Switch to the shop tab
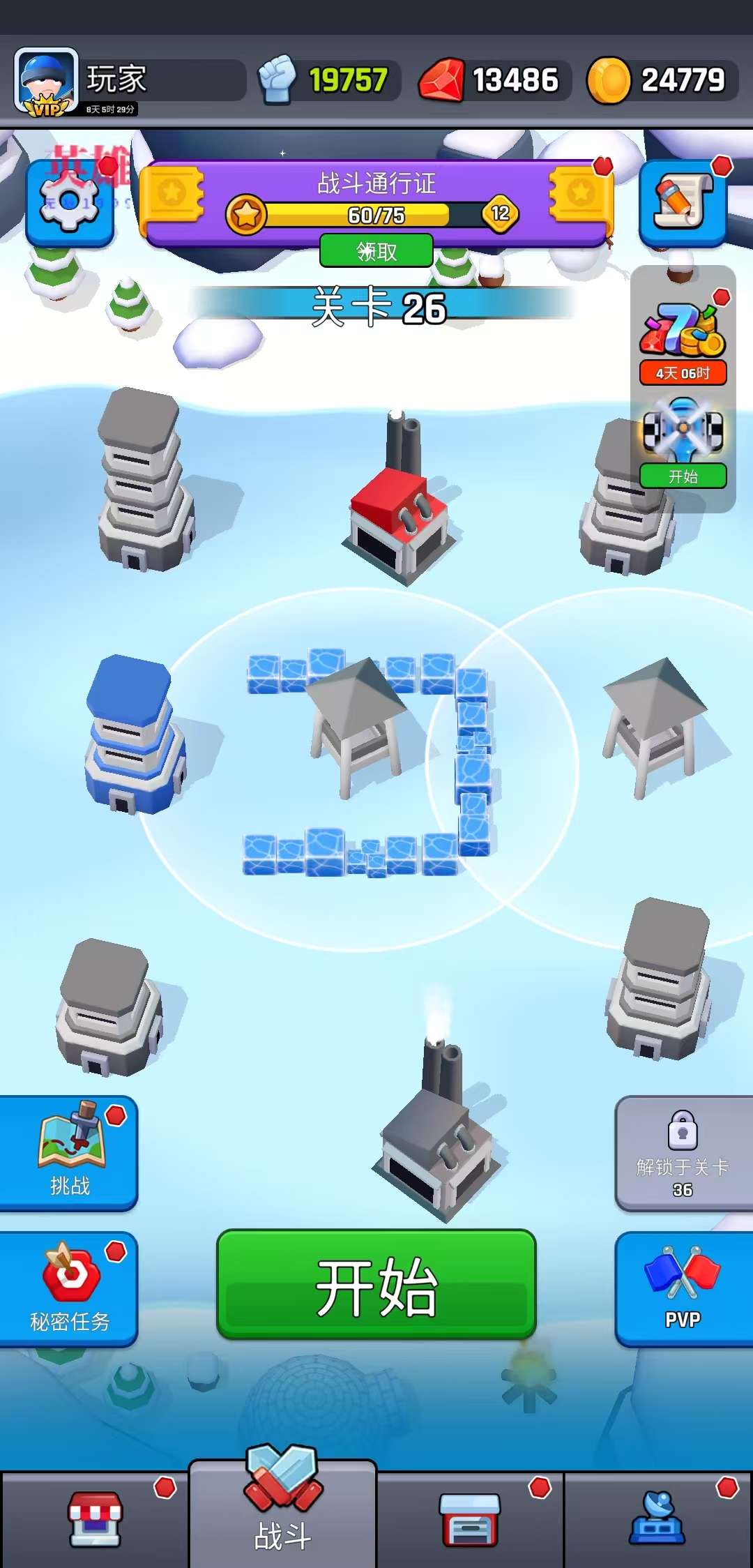 pos(95,1521)
